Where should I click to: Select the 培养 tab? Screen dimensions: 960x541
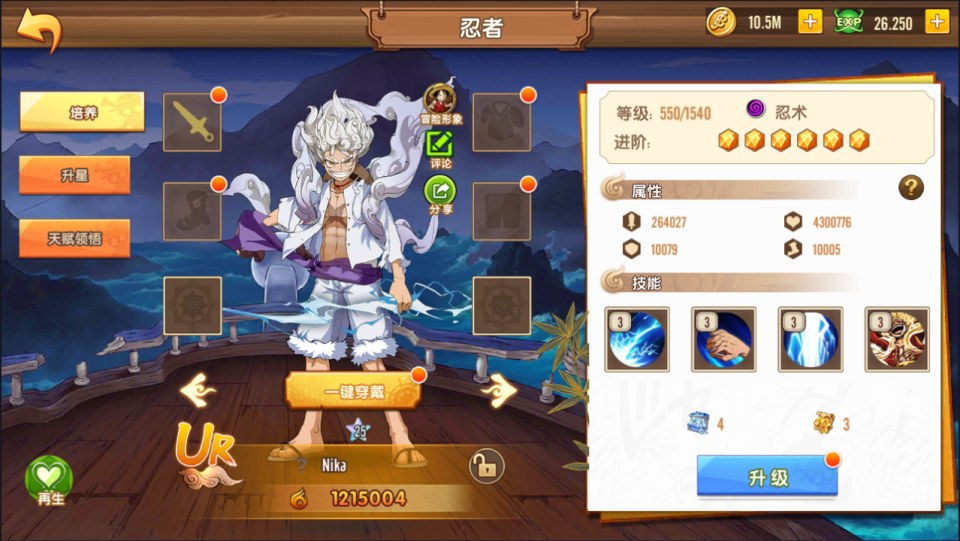82,112
